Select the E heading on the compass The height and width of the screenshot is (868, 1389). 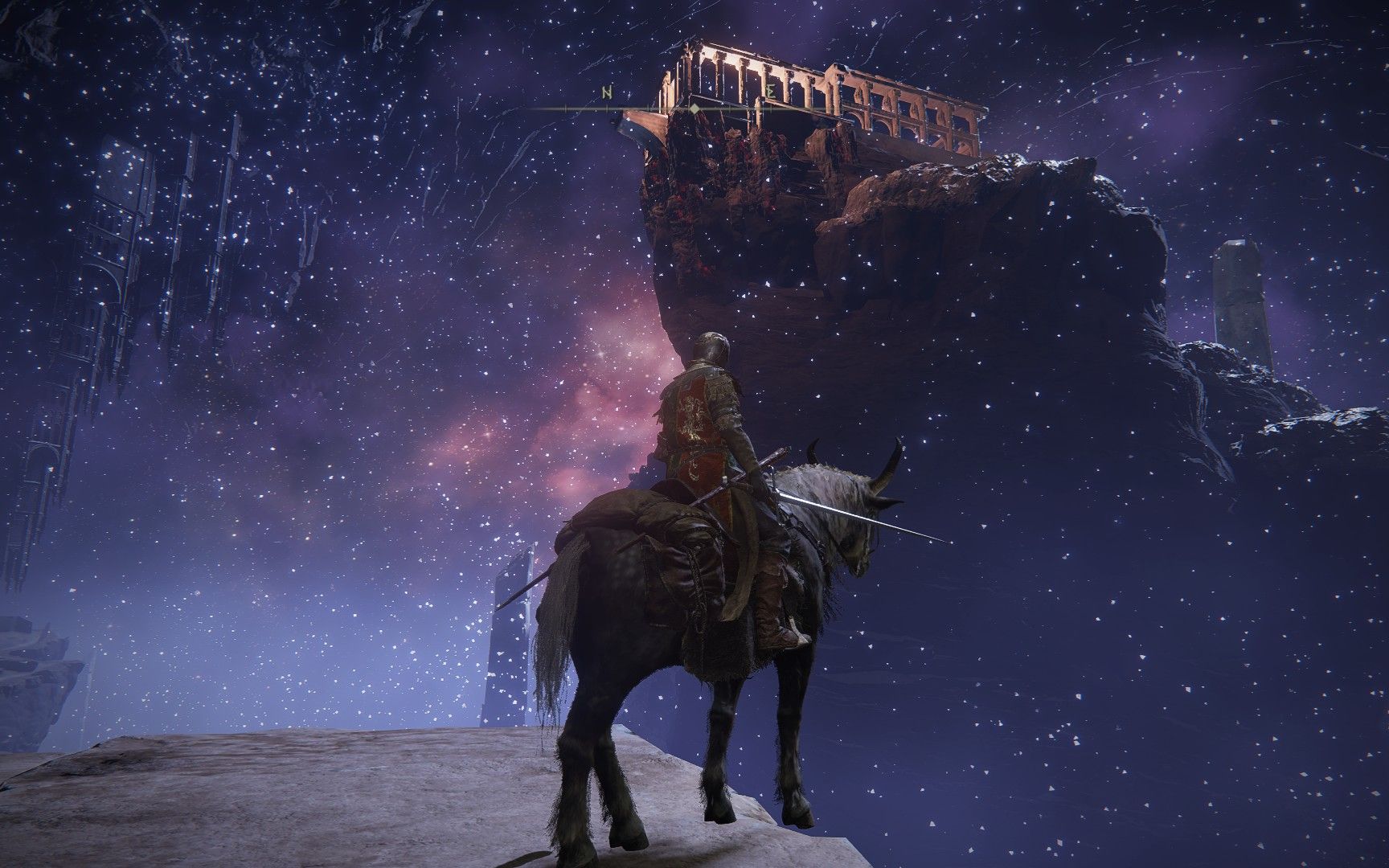click(771, 94)
